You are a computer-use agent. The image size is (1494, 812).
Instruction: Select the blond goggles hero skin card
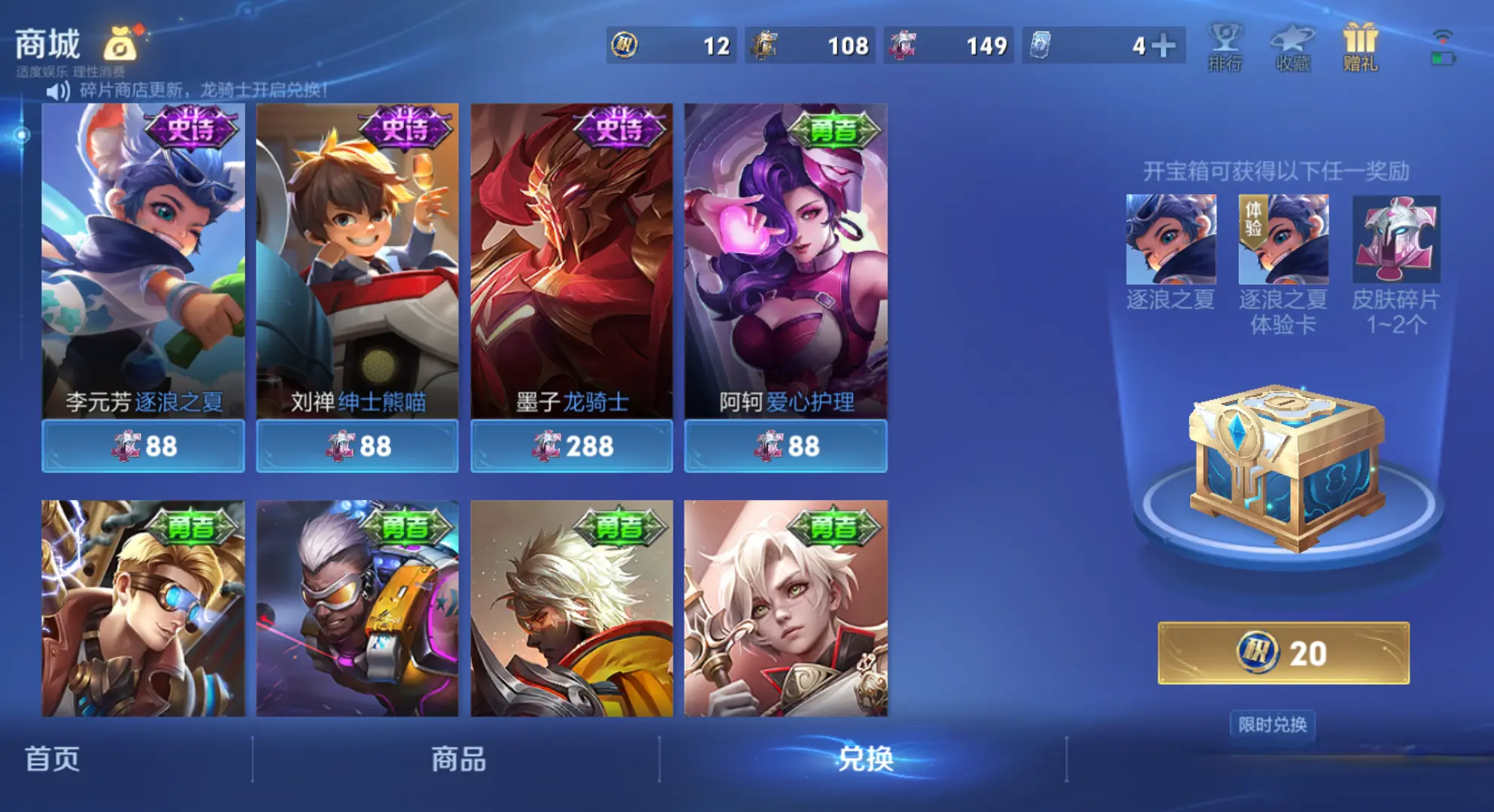tap(143, 607)
